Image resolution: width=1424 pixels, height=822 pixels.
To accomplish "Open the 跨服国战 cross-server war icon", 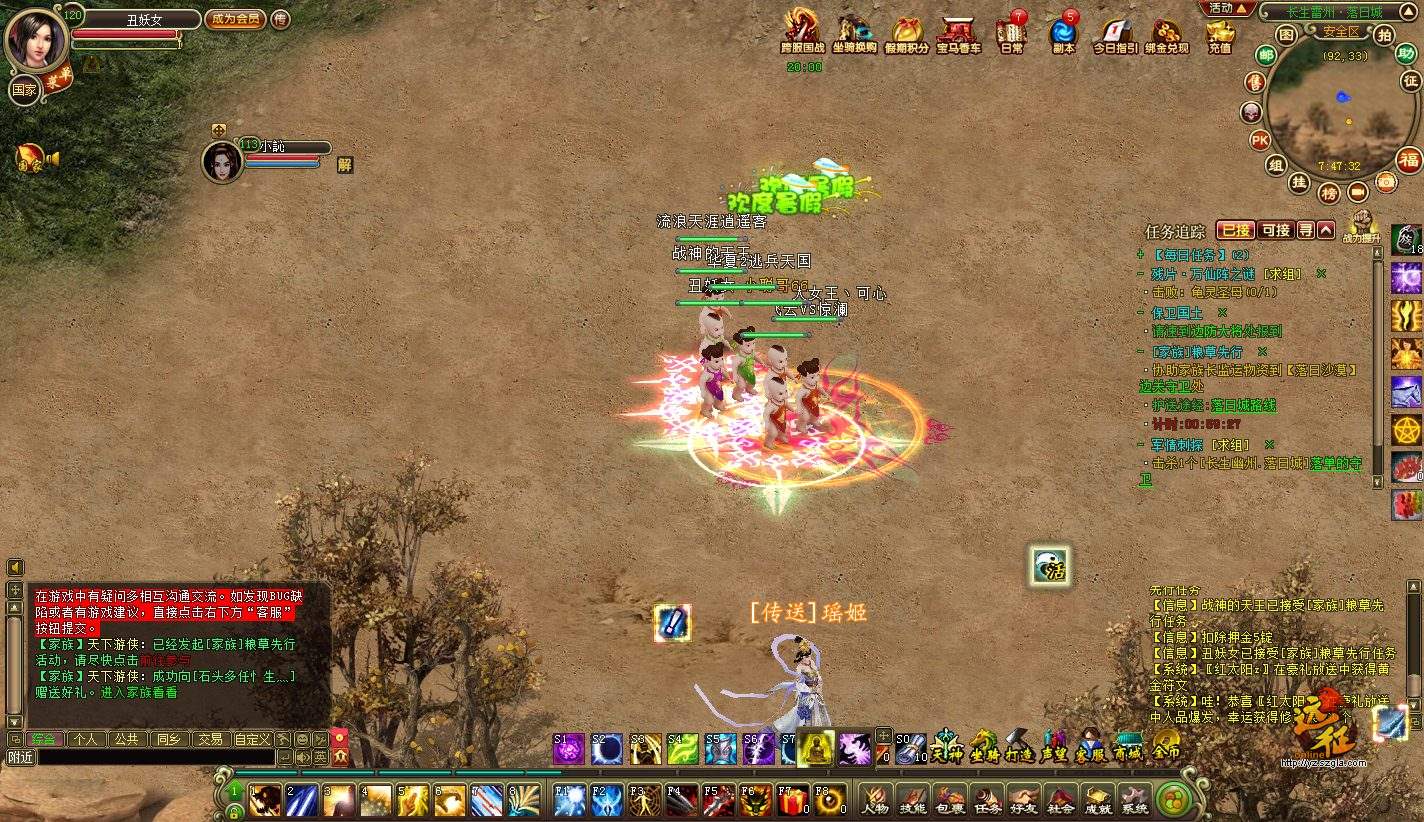I will (802, 35).
